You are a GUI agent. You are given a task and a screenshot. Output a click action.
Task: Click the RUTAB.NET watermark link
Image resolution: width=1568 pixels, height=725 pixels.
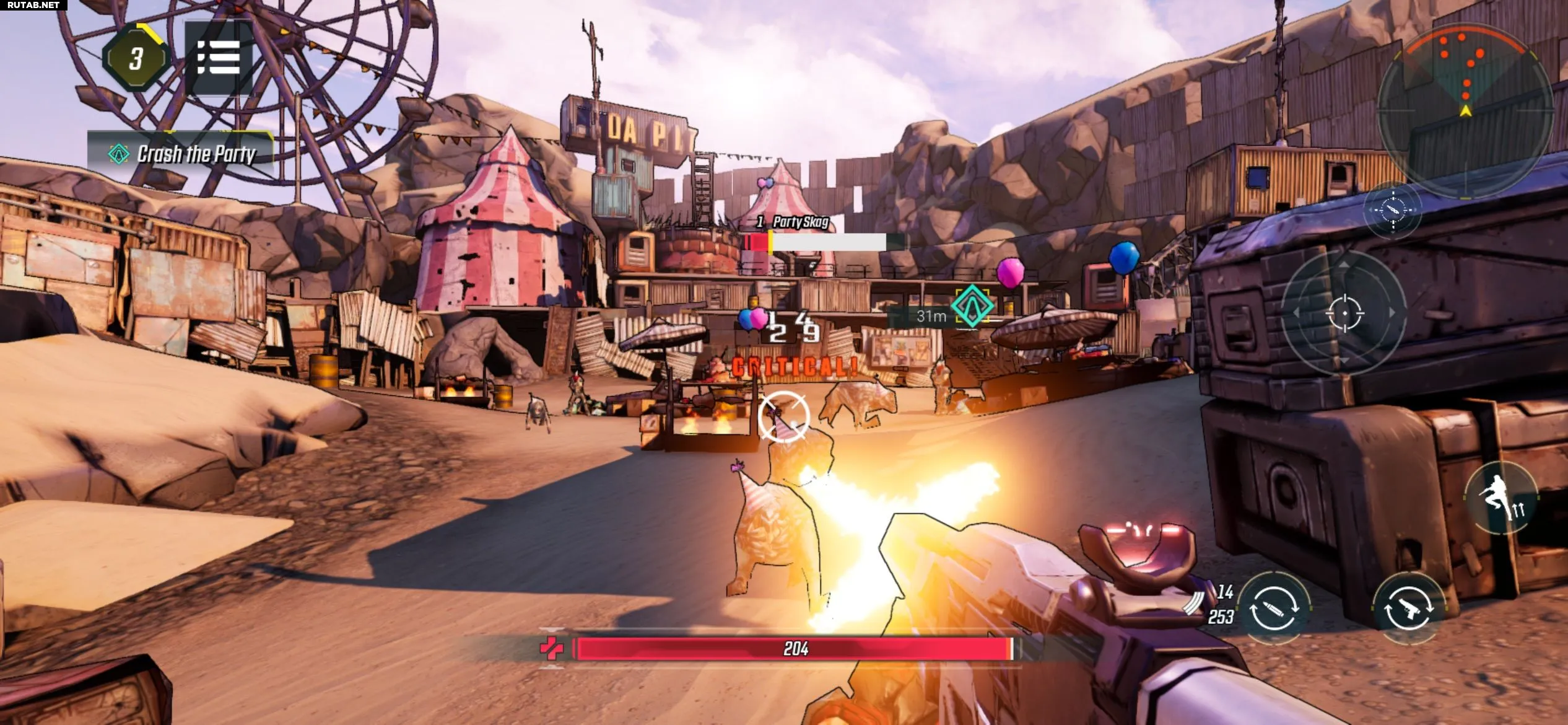point(33,5)
